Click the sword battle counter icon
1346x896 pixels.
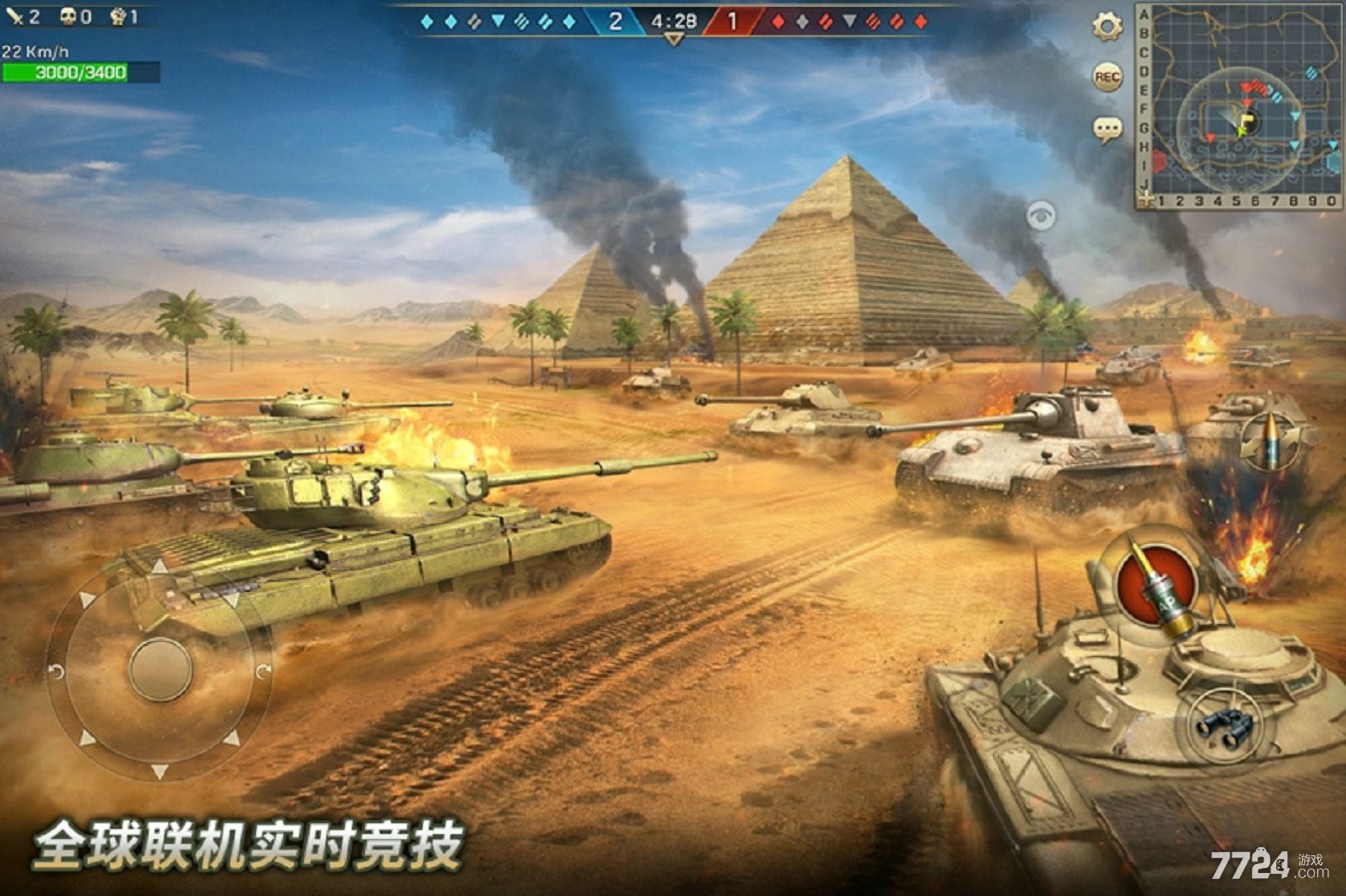(x=14, y=16)
